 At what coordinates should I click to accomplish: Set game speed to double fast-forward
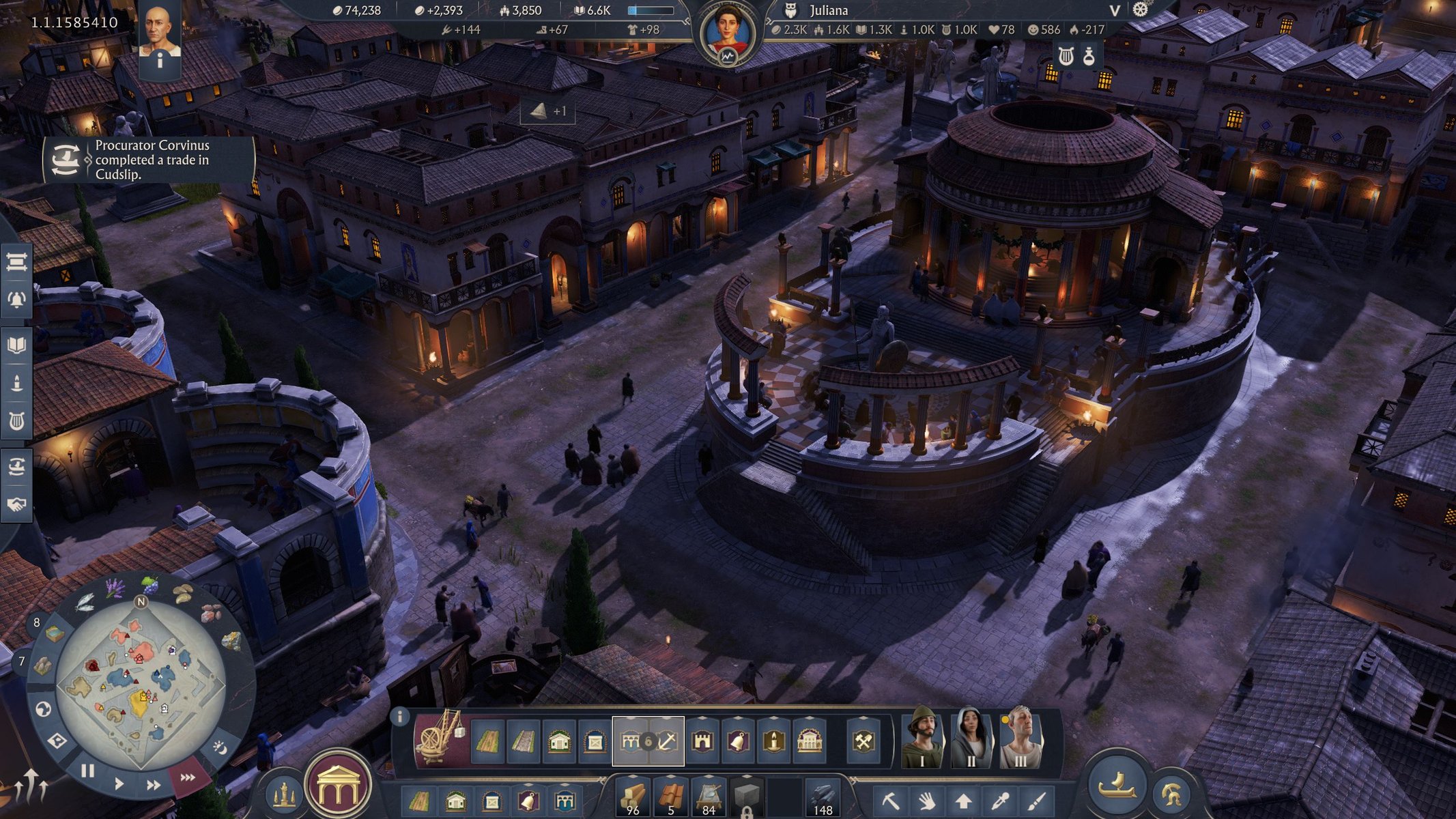pos(153,785)
